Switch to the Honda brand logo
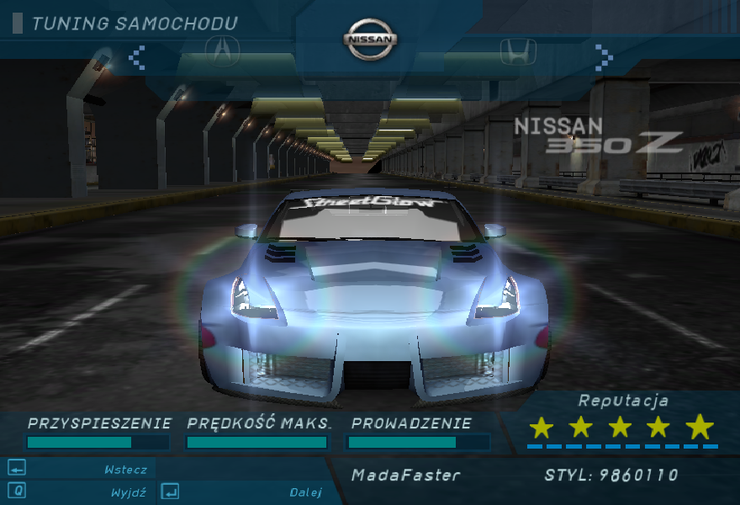 pyautogui.click(x=516, y=50)
